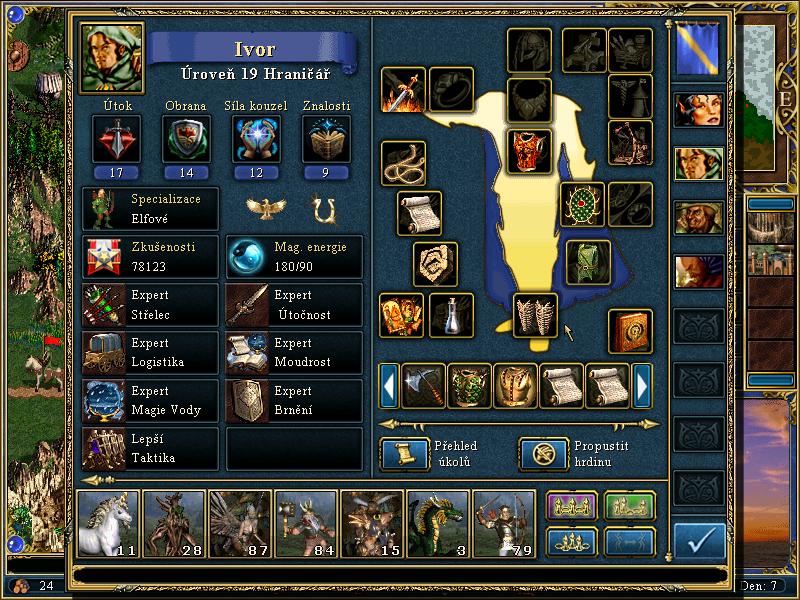Open the Specializace Elfové info
Viewport: 800px width, 600px height.
pos(151,208)
